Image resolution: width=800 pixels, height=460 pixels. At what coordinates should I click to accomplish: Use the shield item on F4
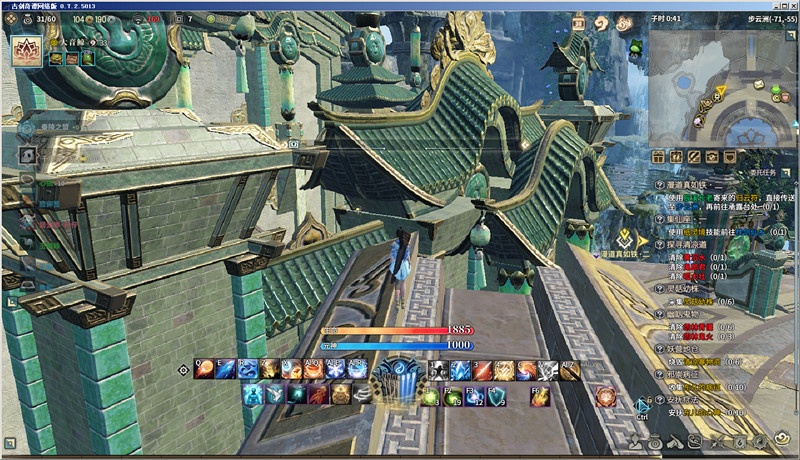tap(496, 396)
